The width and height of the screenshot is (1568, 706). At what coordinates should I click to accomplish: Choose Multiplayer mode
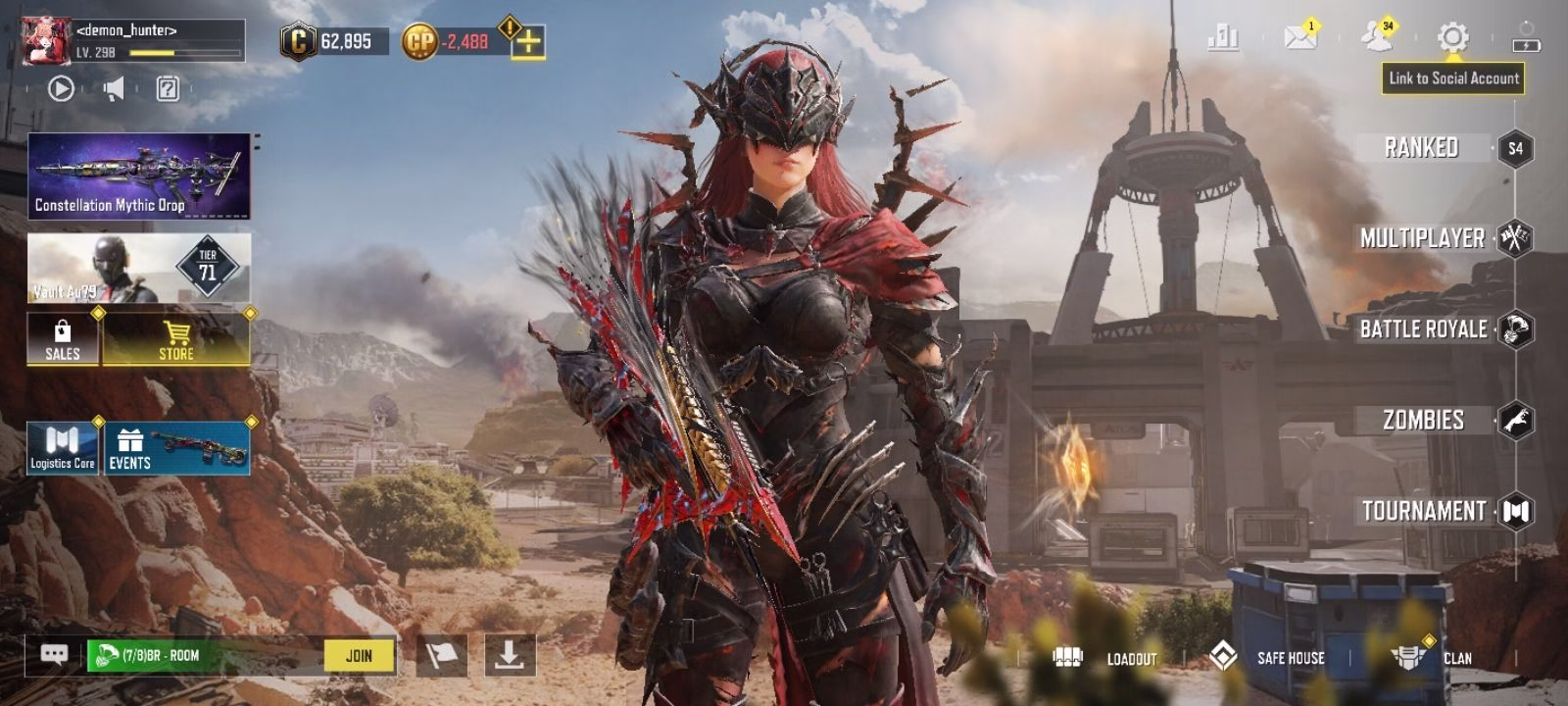pos(1422,238)
